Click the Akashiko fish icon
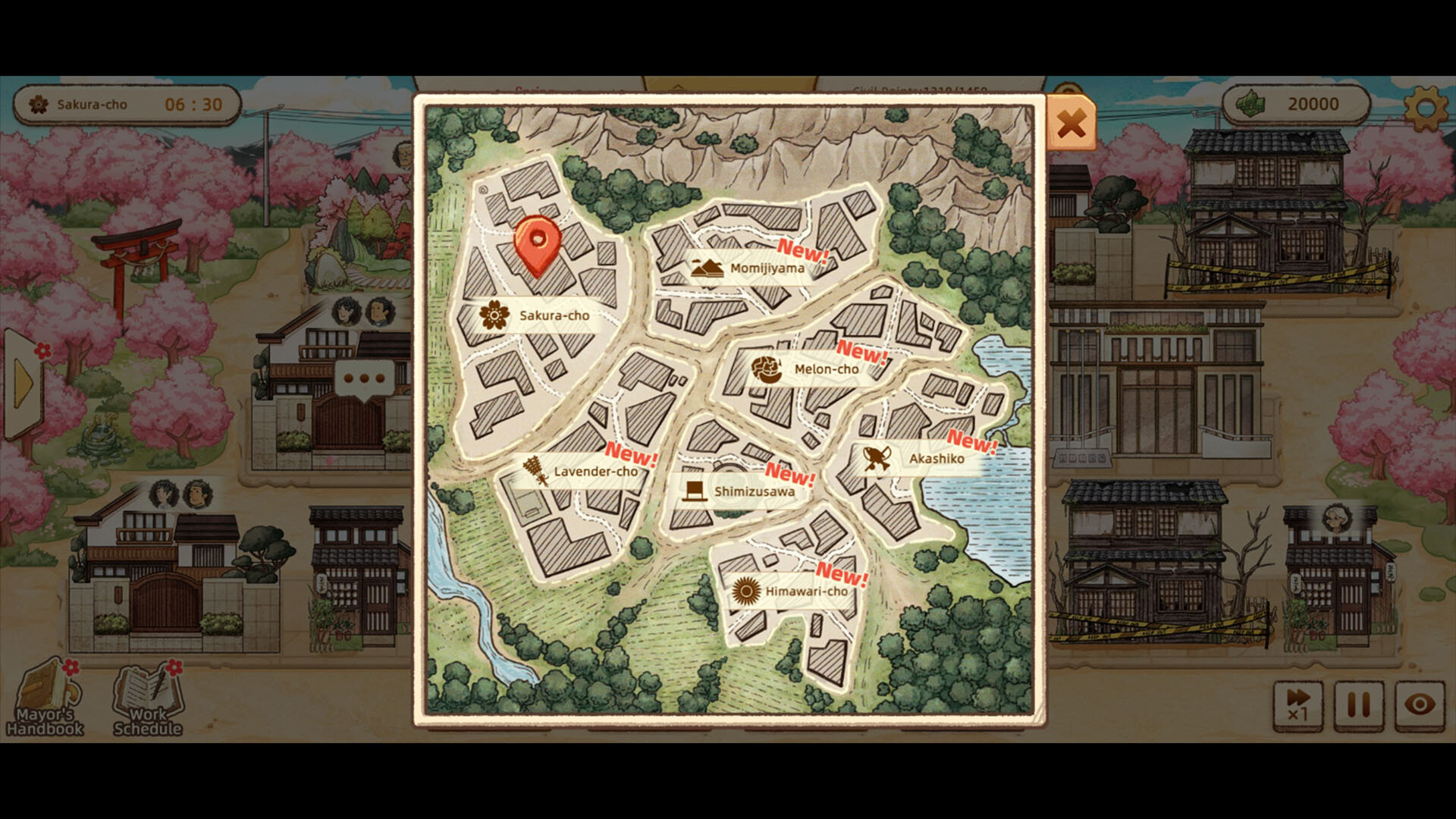Viewport: 1456px width, 819px height. coord(876,460)
